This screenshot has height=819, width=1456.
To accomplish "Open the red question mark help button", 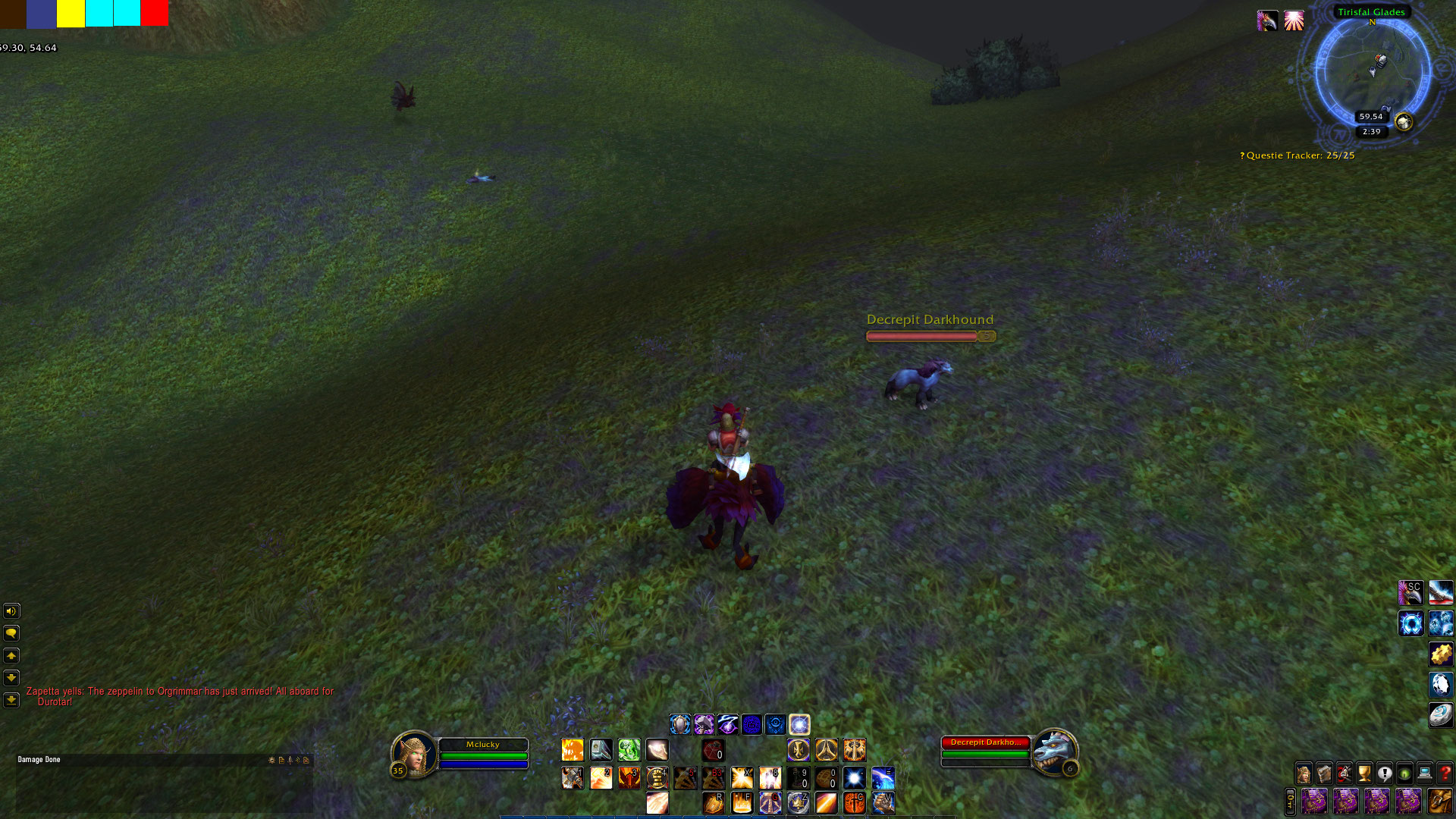I will point(1445,773).
